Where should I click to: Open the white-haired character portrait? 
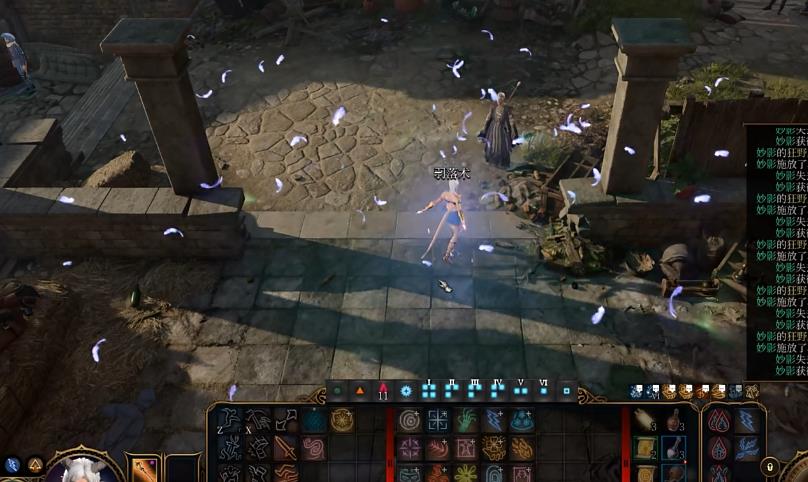pos(79,470)
